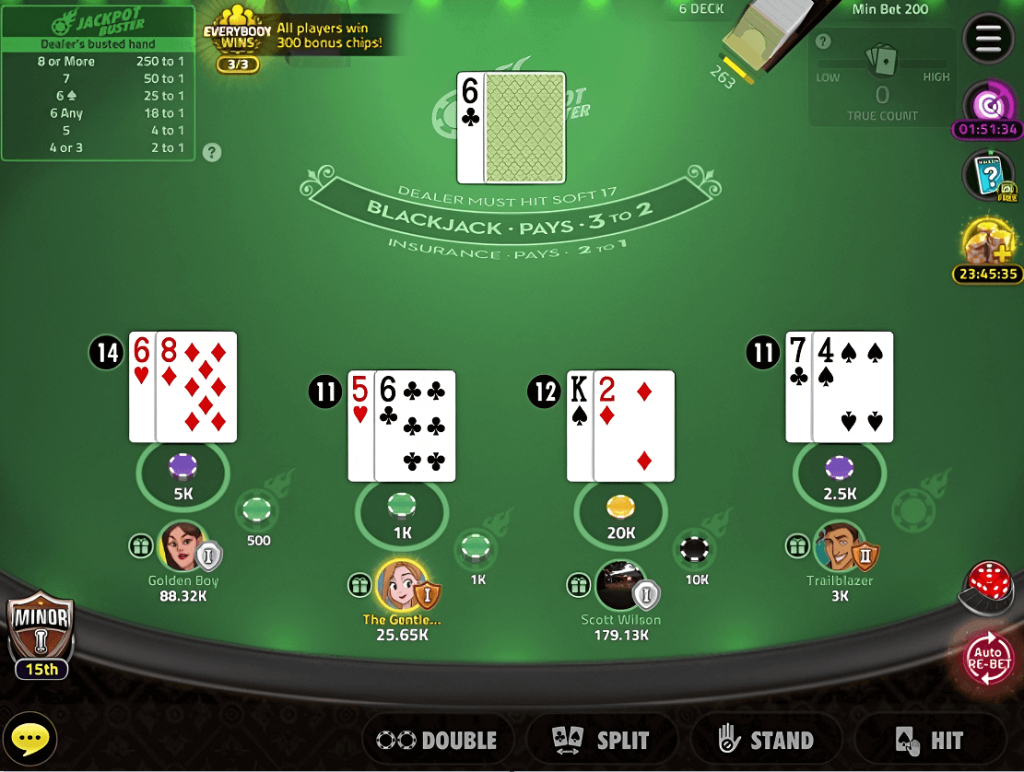Screen dimensions: 1024x772
Task: Send a gift to Golden Boy
Action: pyautogui.click(x=141, y=546)
